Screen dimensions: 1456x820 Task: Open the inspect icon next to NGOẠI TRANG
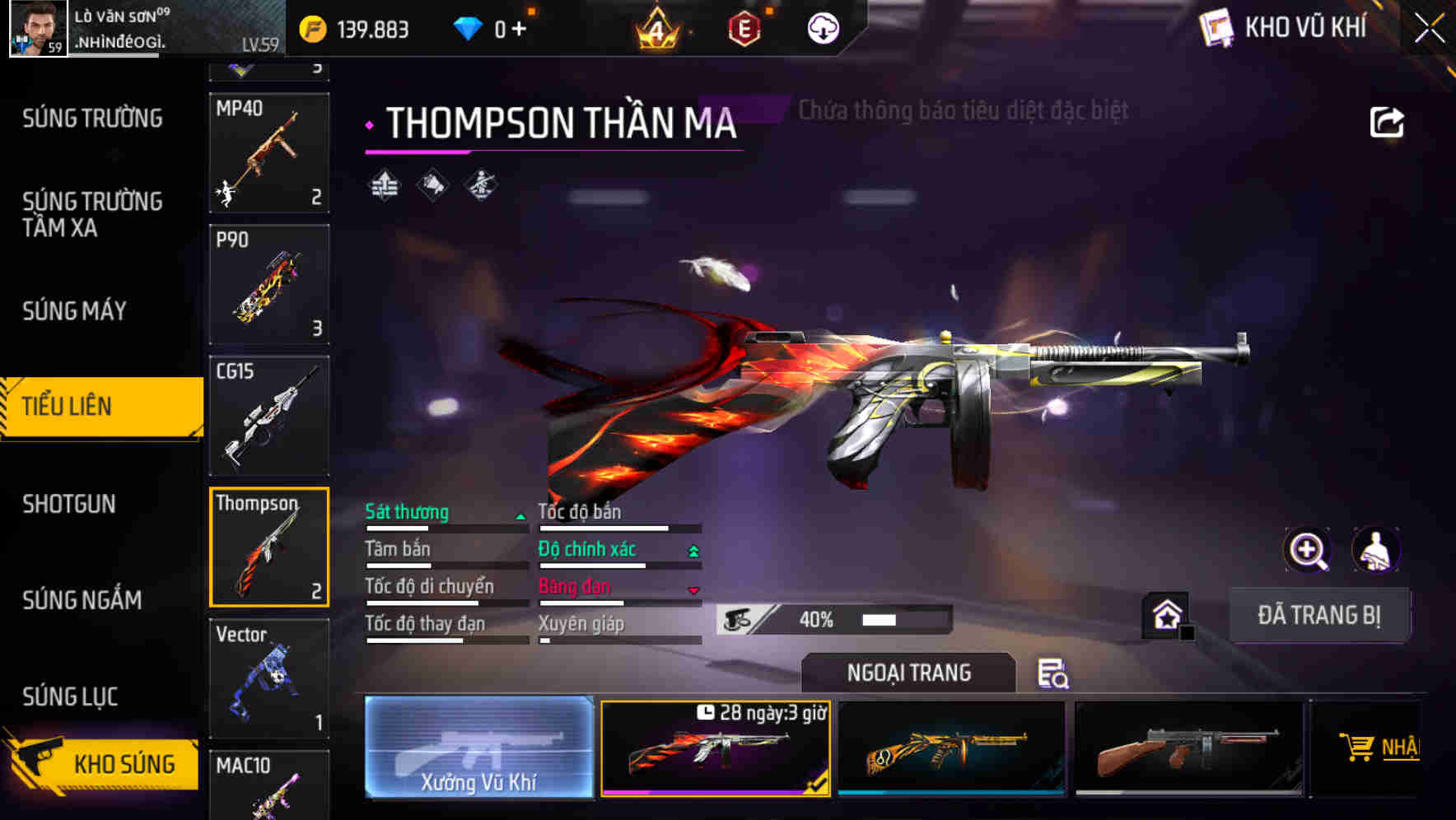click(x=1054, y=674)
